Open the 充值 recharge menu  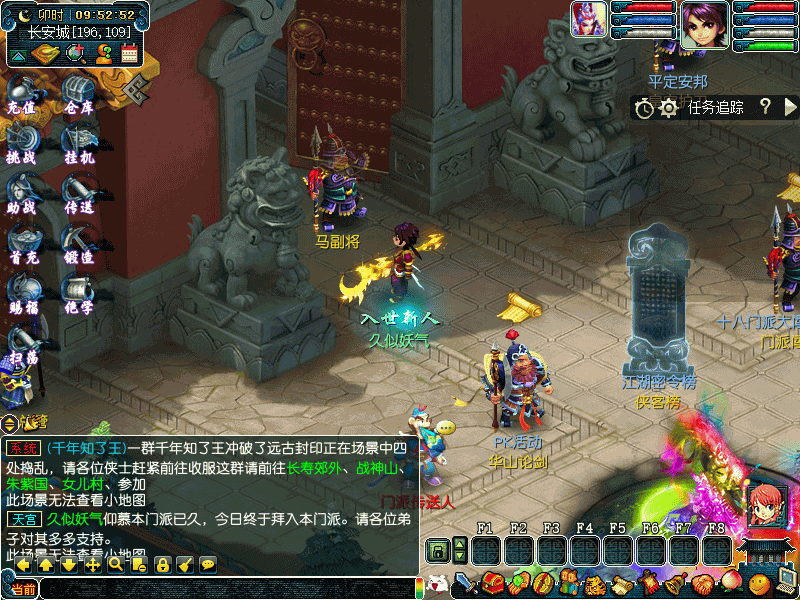click(x=21, y=93)
